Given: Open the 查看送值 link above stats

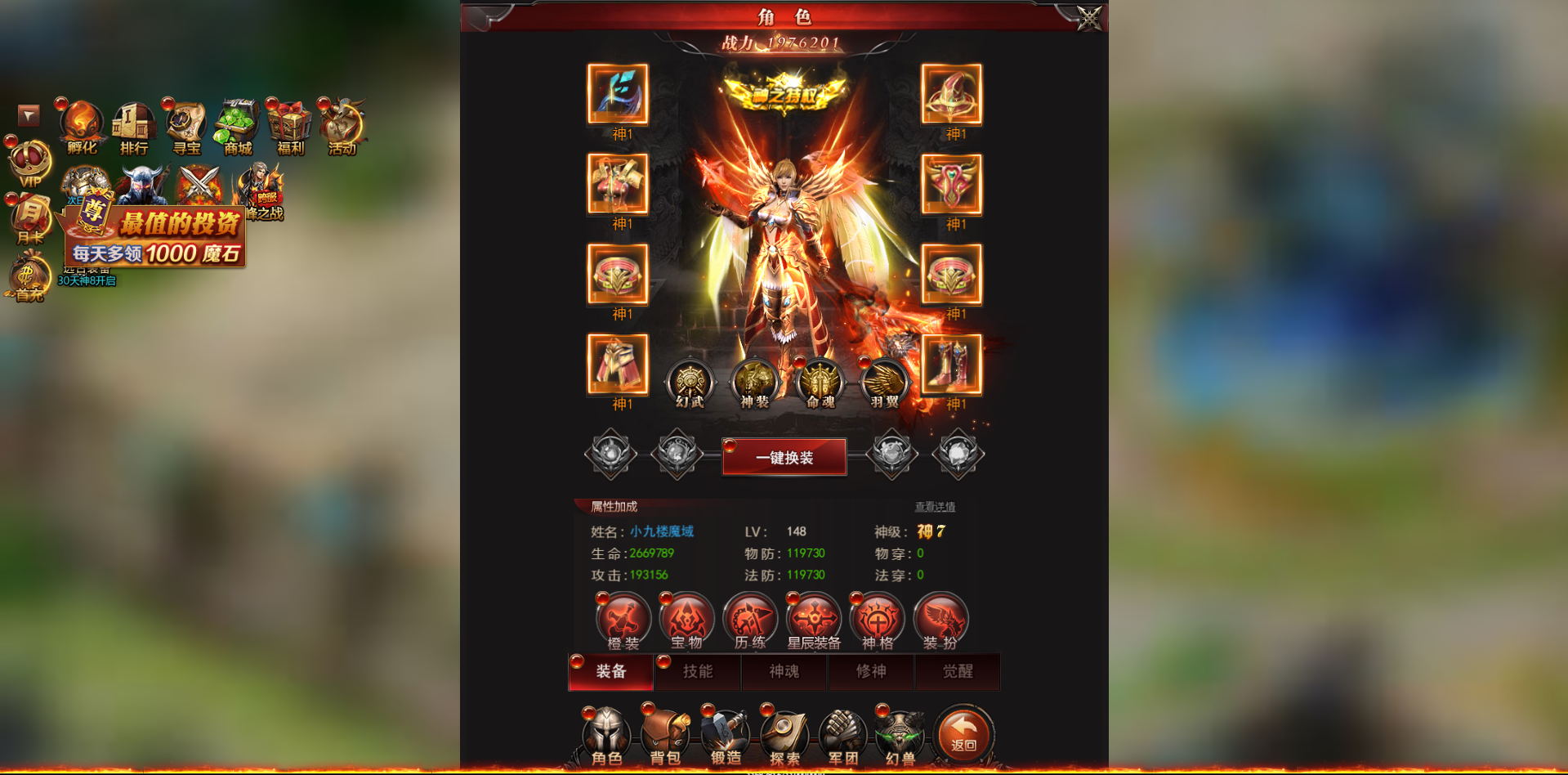Looking at the screenshot, I should click(936, 507).
